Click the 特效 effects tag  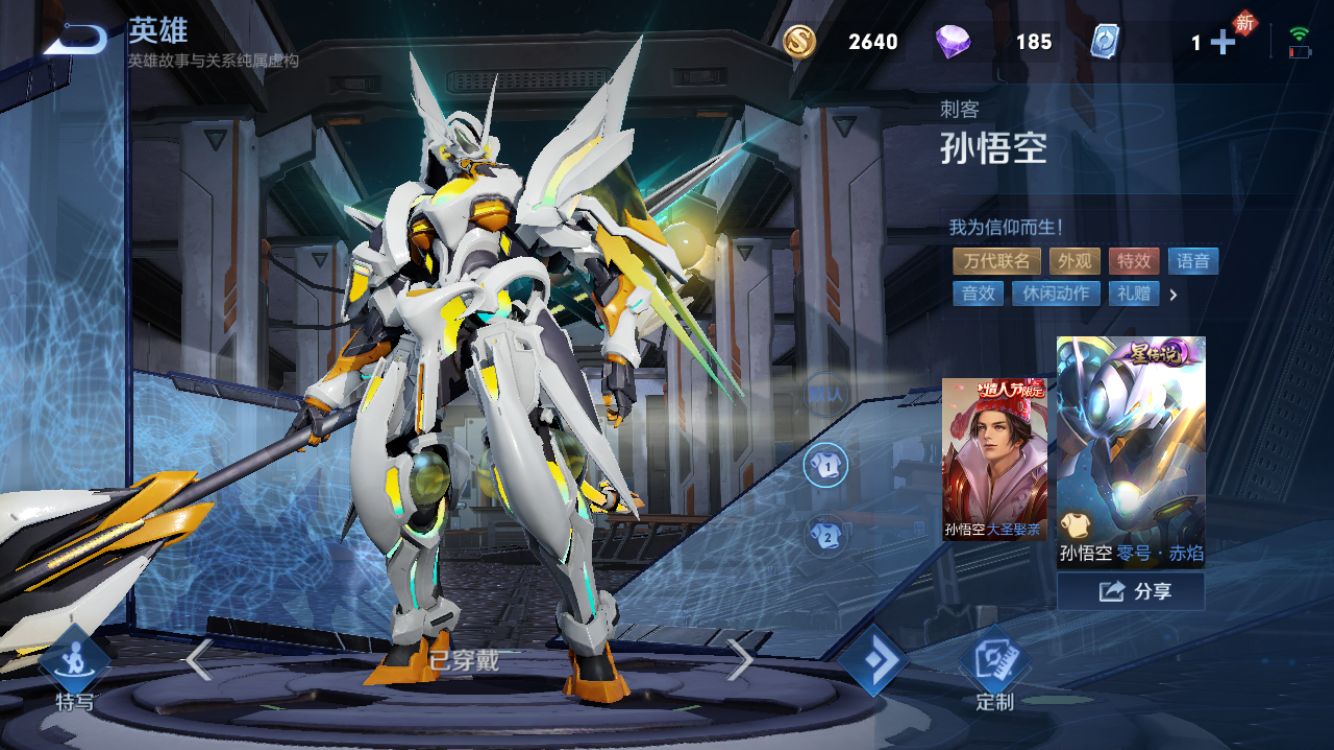[x=1134, y=261]
